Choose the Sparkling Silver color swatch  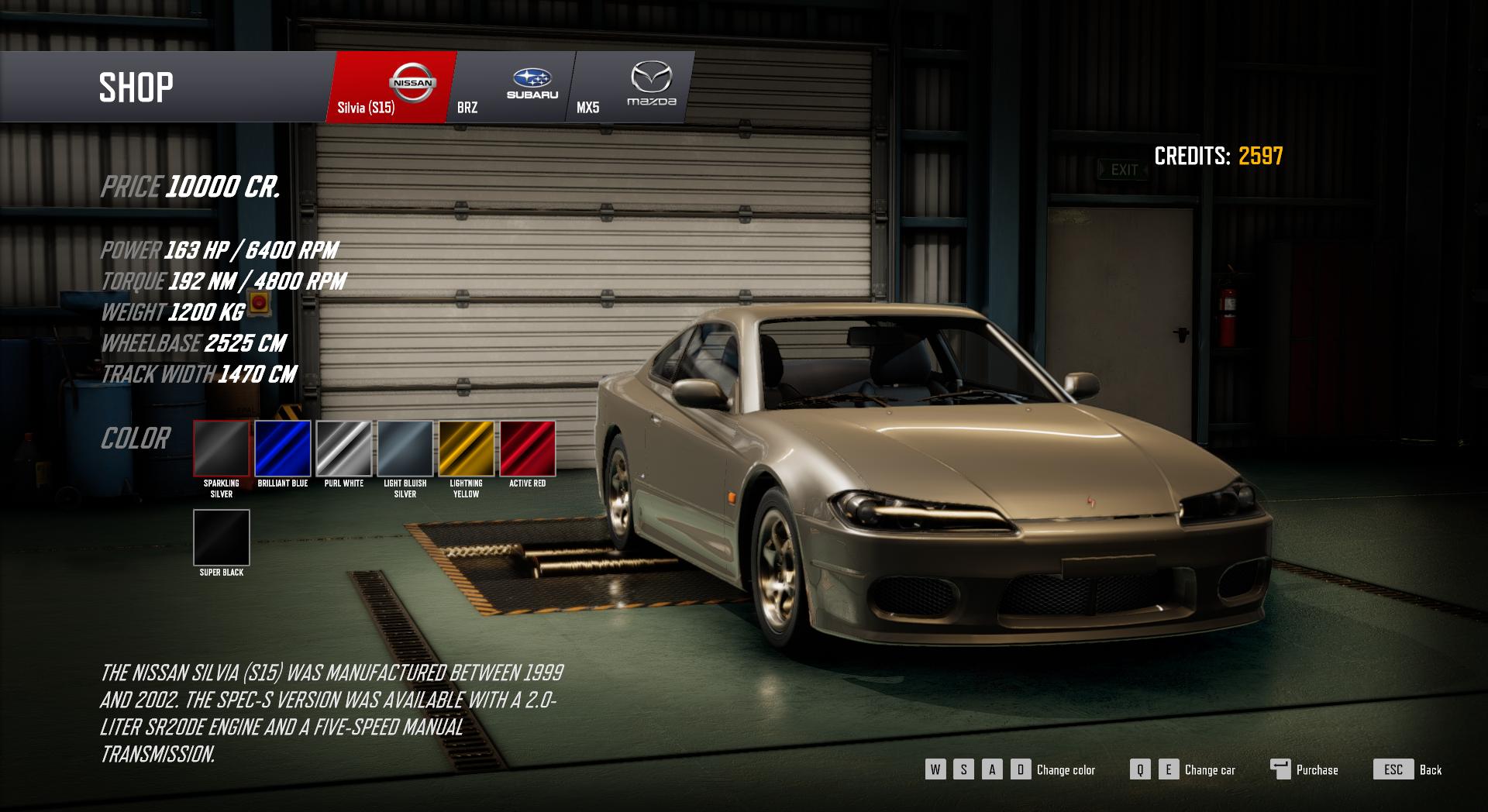pos(222,449)
